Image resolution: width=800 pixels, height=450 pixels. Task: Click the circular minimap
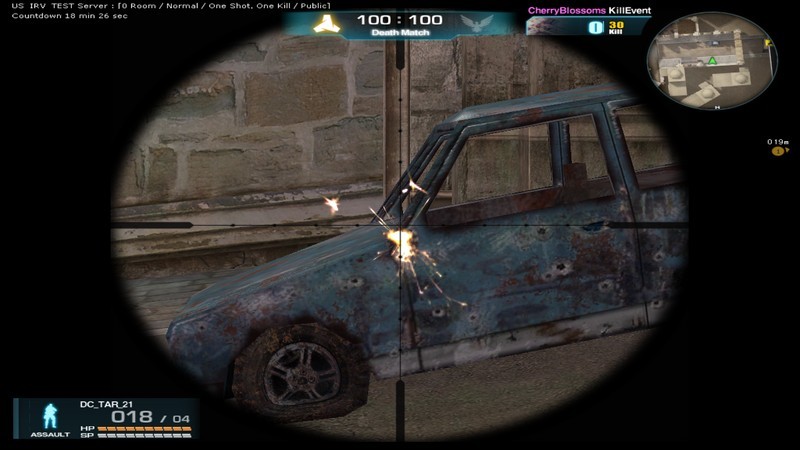click(705, 64)
